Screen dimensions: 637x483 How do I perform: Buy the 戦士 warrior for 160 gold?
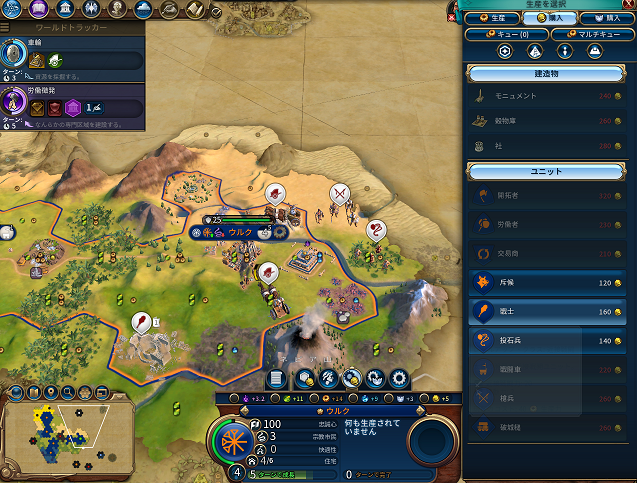click(547, 311)
